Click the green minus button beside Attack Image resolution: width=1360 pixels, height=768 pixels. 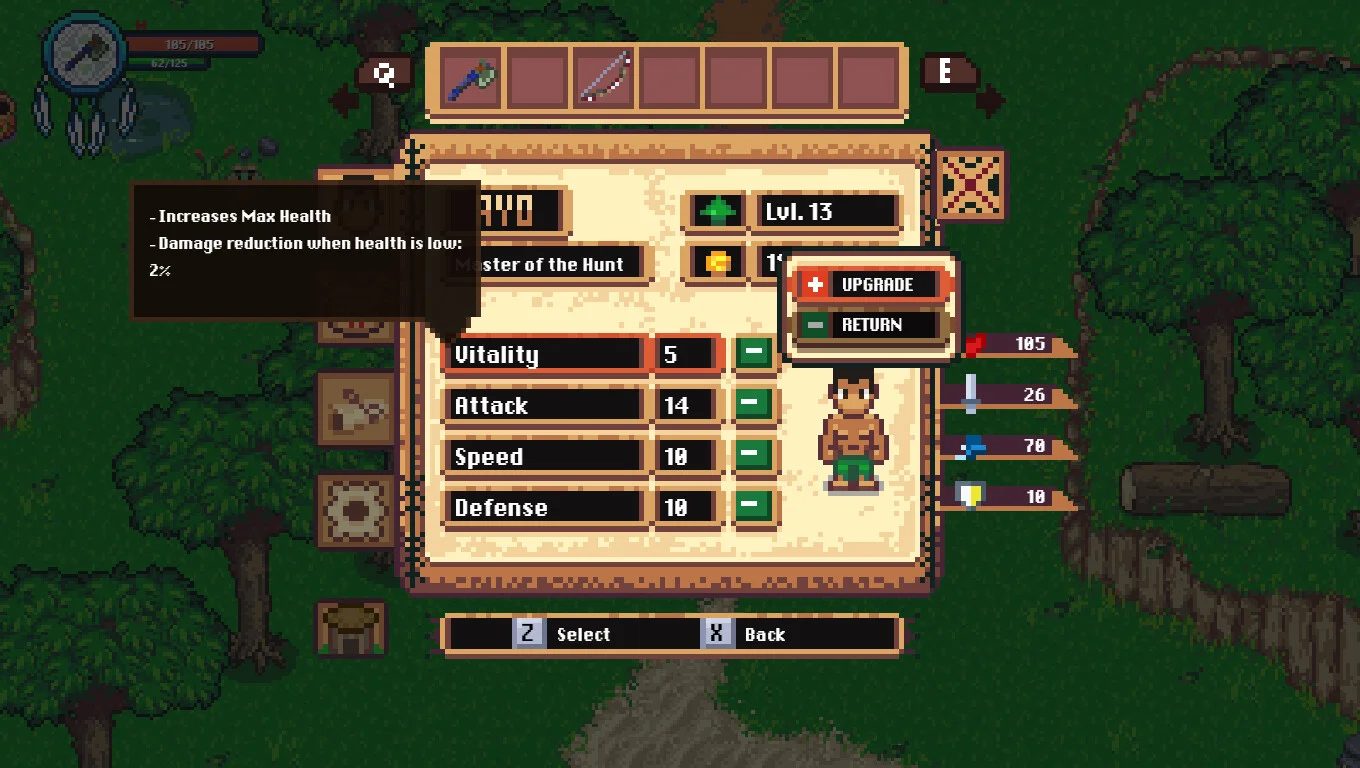755,404
